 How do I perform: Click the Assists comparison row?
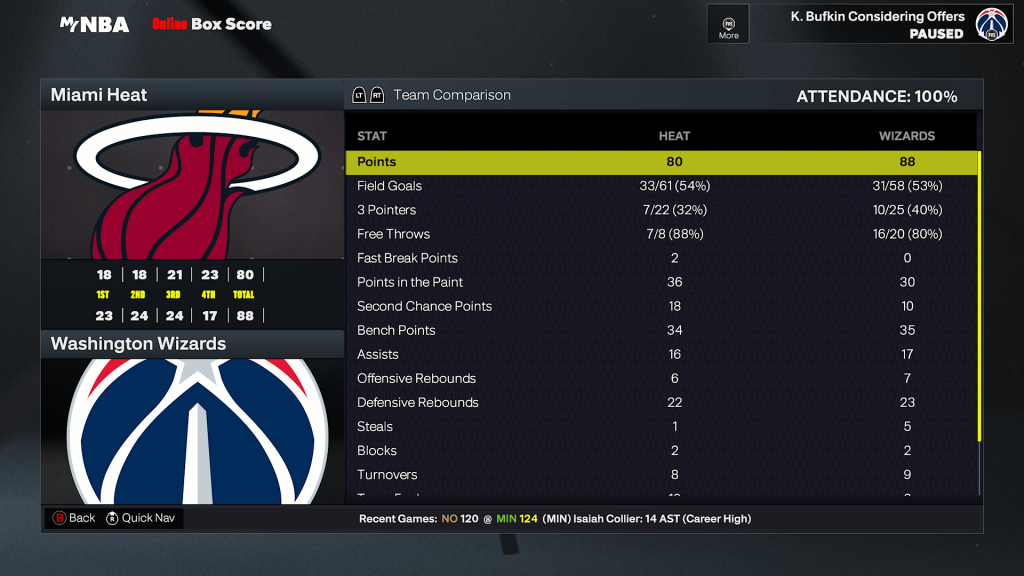point(661,354)
